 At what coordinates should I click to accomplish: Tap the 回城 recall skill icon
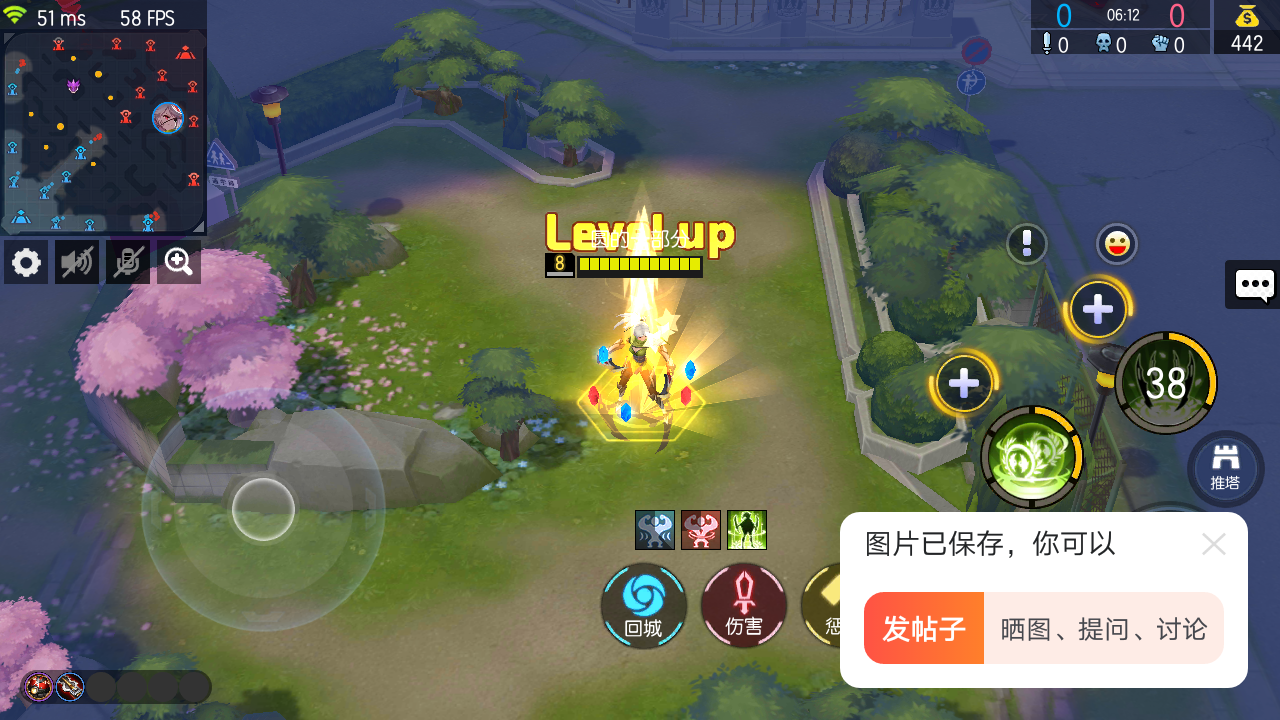pos(643,605)
